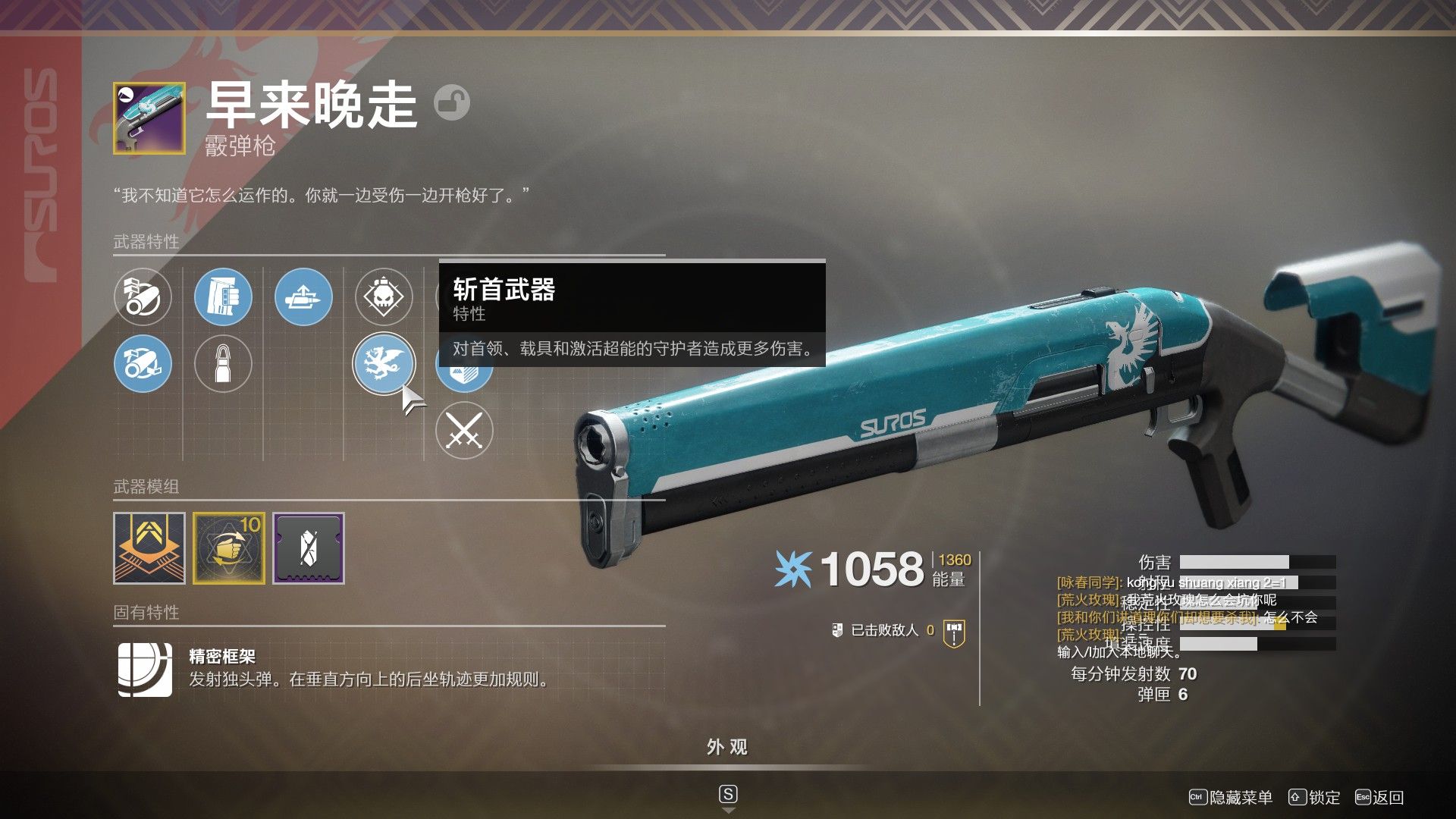This screenshot has width=1456, height=819.
Task: Pick the crossed swords perk
Action: pyautogui.click(x=464, y=431)
